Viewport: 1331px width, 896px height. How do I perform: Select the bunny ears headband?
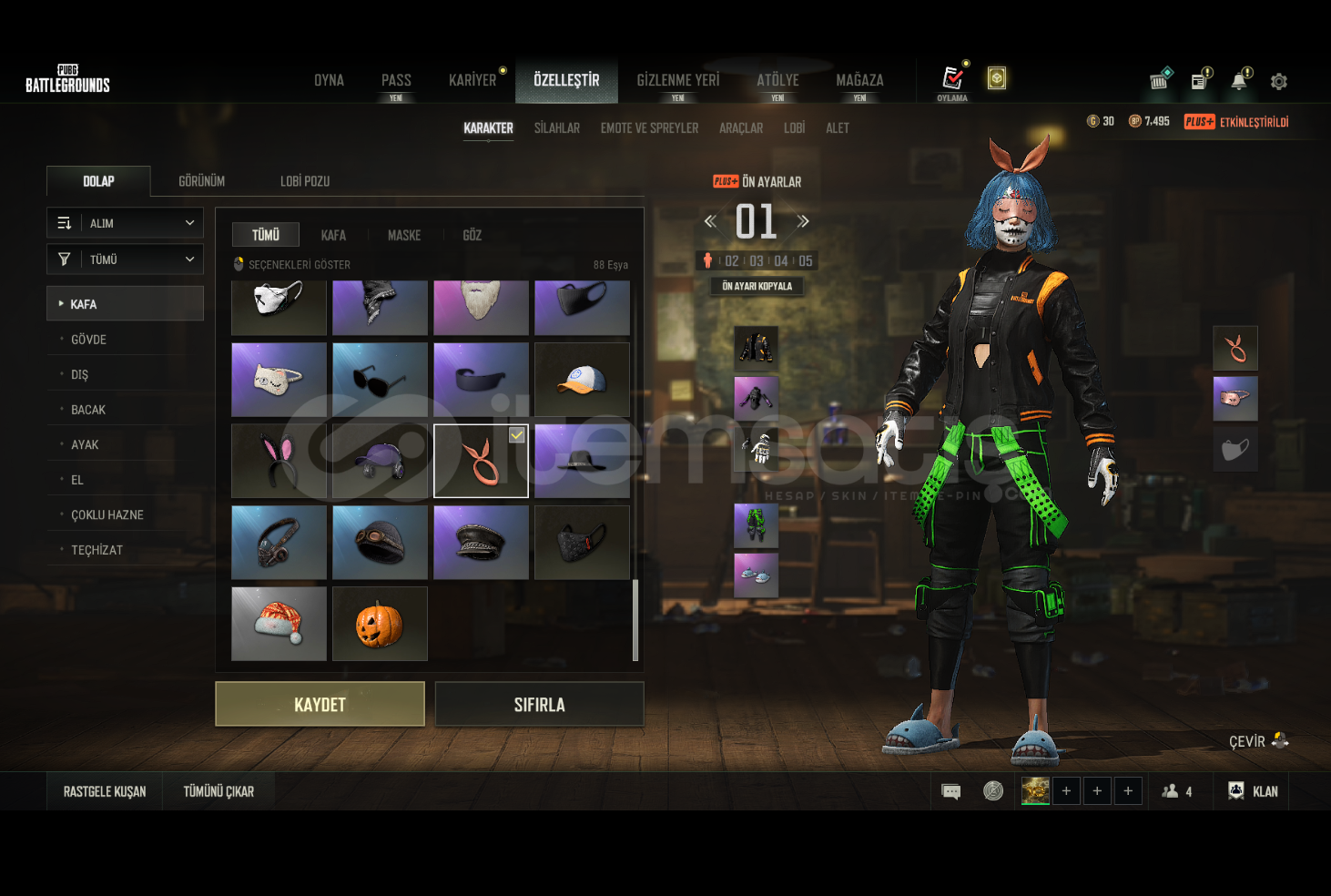(279, 461)
